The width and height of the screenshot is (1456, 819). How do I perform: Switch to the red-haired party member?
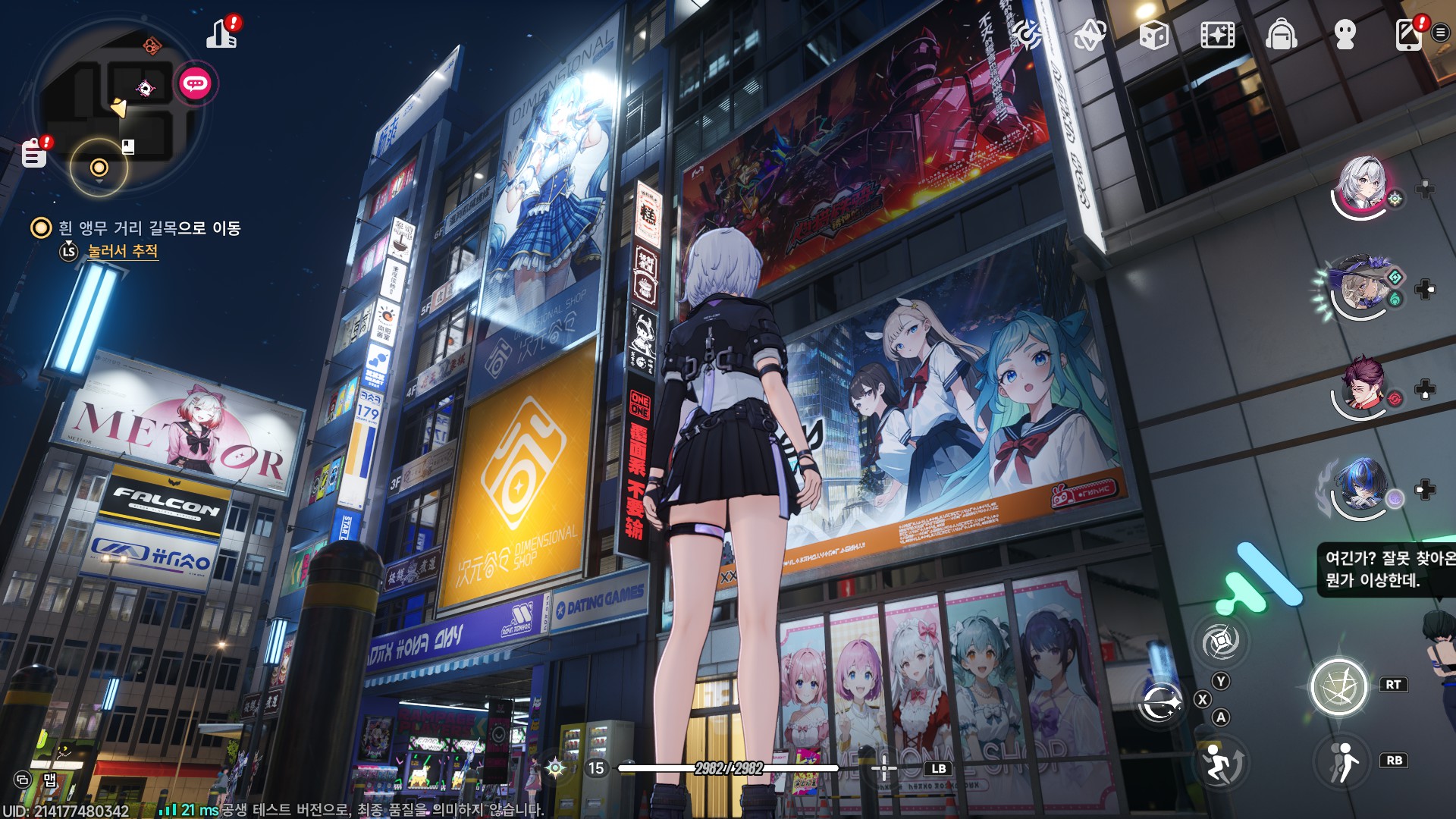pos(1363,388)
